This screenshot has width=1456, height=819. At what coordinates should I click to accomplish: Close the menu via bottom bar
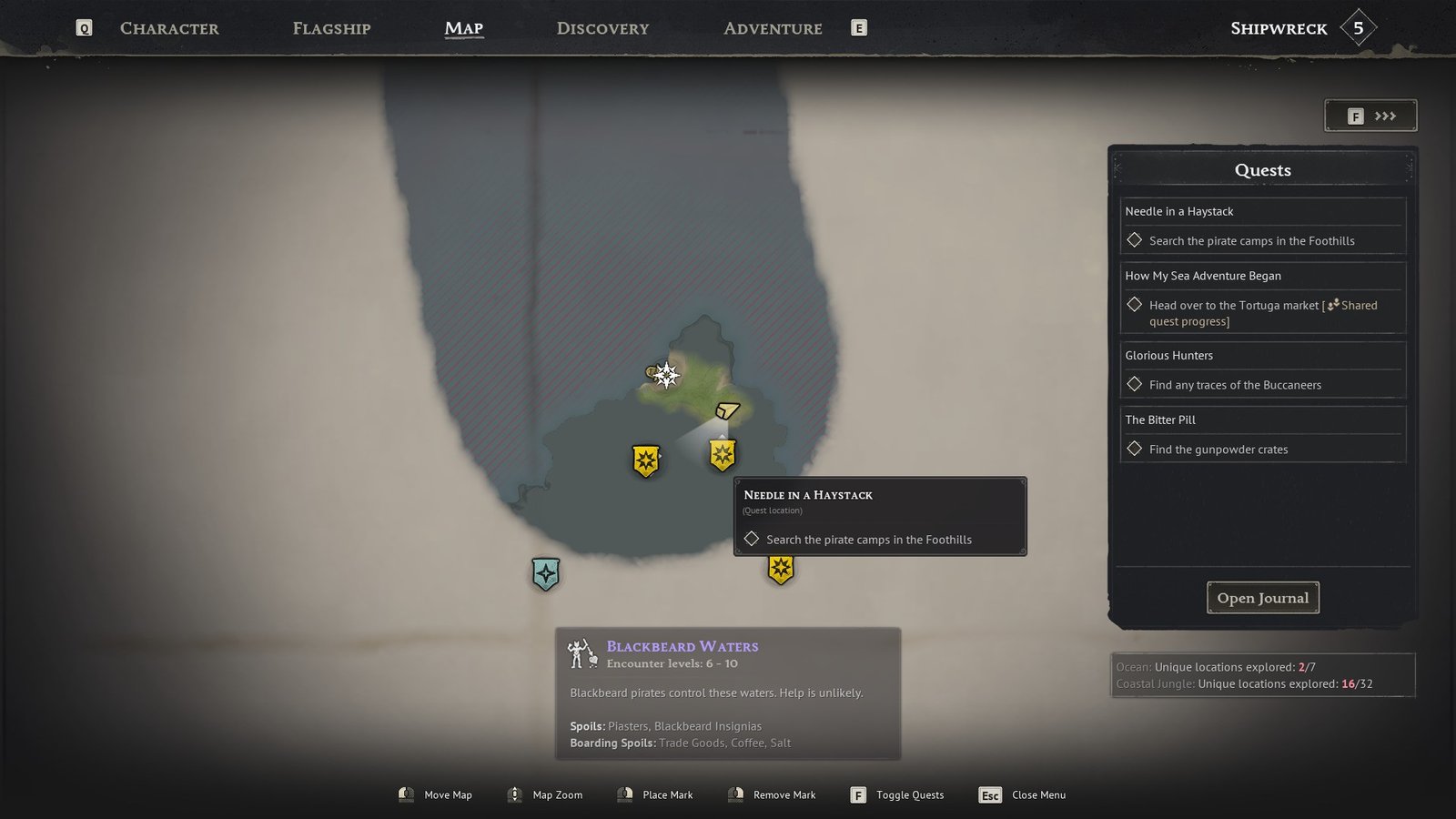(1023, 795)
